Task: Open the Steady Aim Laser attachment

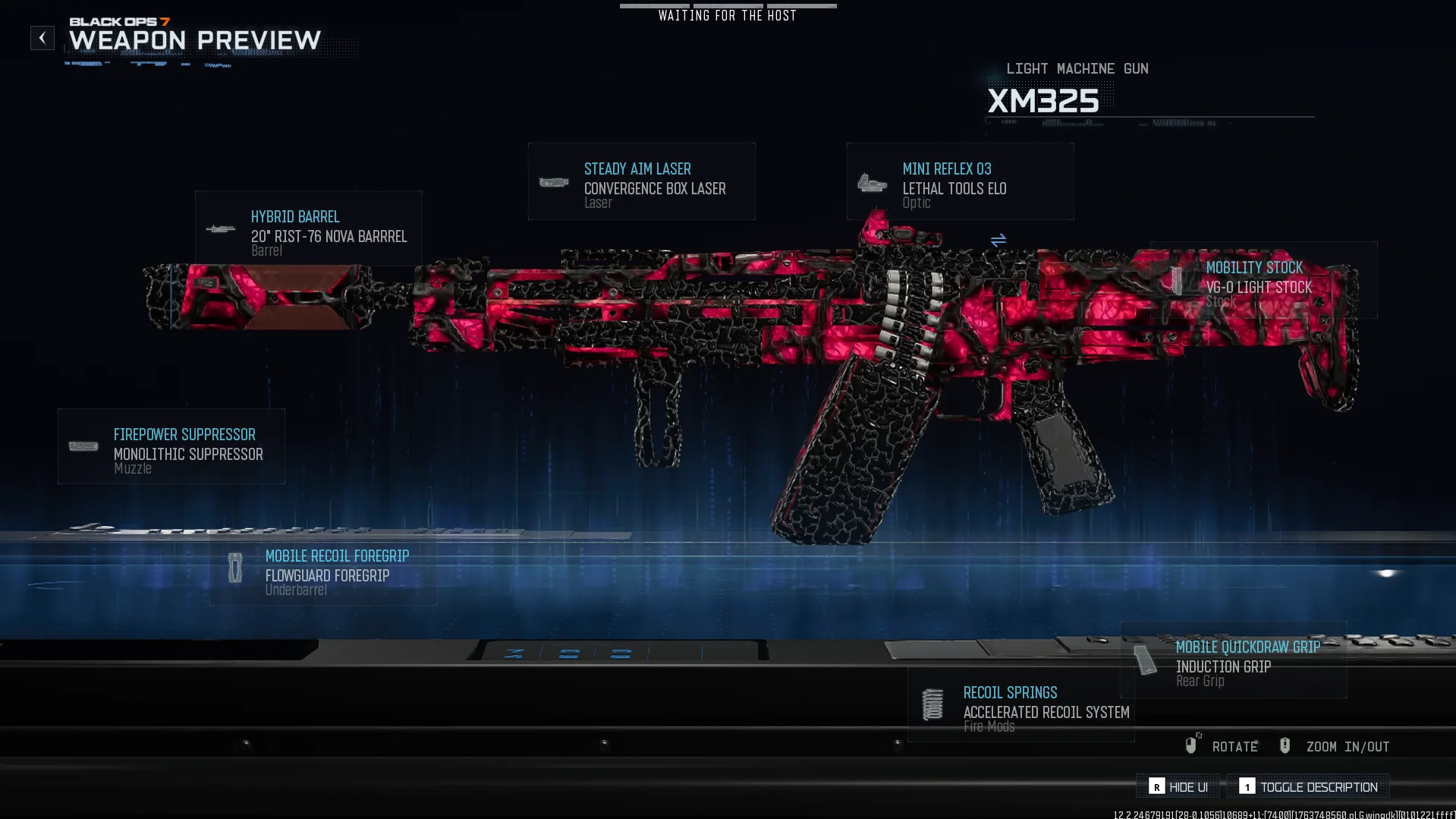Action: pos(641,182)
